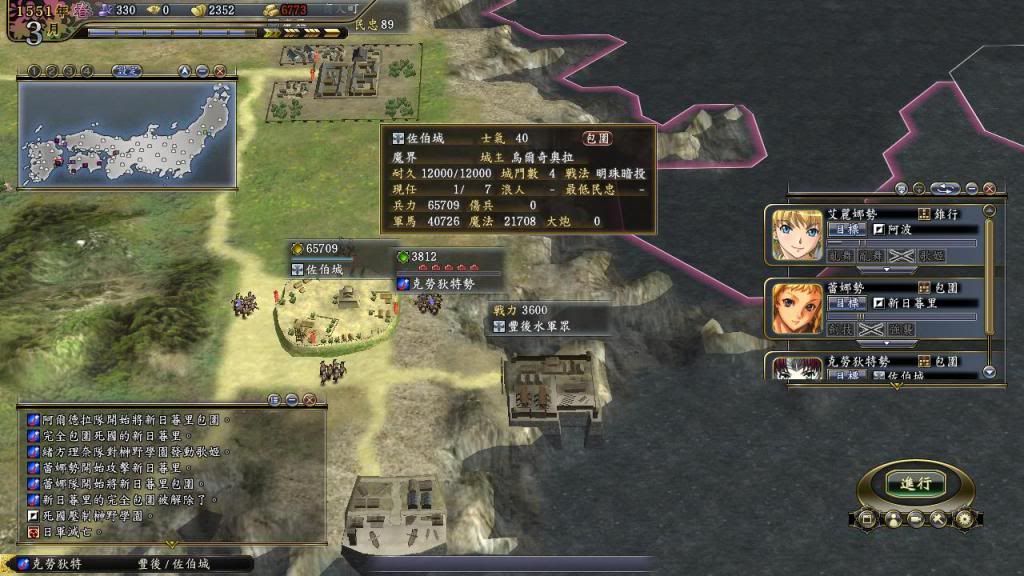Click the green 進行 proceed button

[x=915, y=483]
